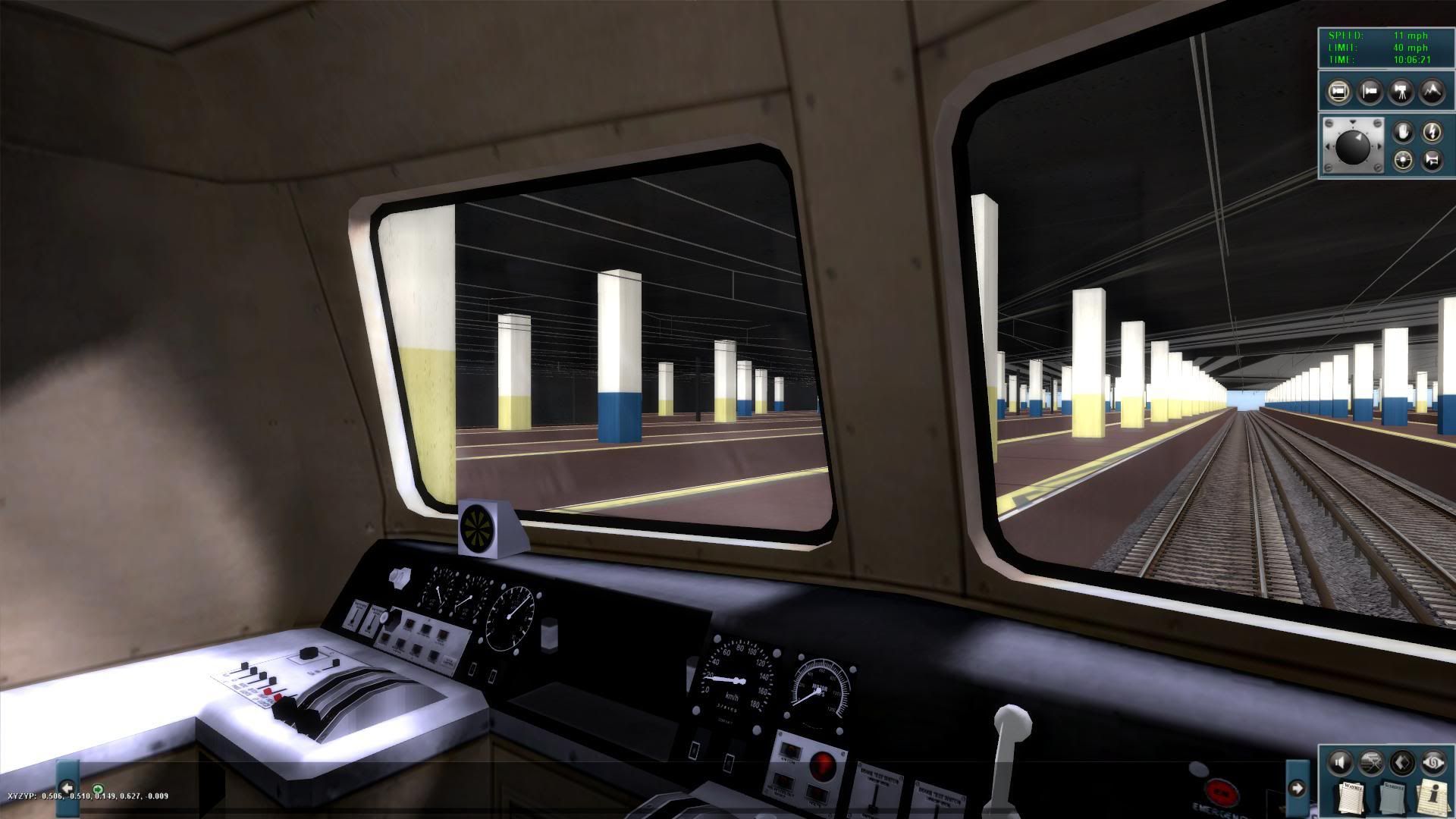Viewport: 1456px width, 819px height.
Task: Choose the tripod tracking camera view
Action: tap(1401, 93)
